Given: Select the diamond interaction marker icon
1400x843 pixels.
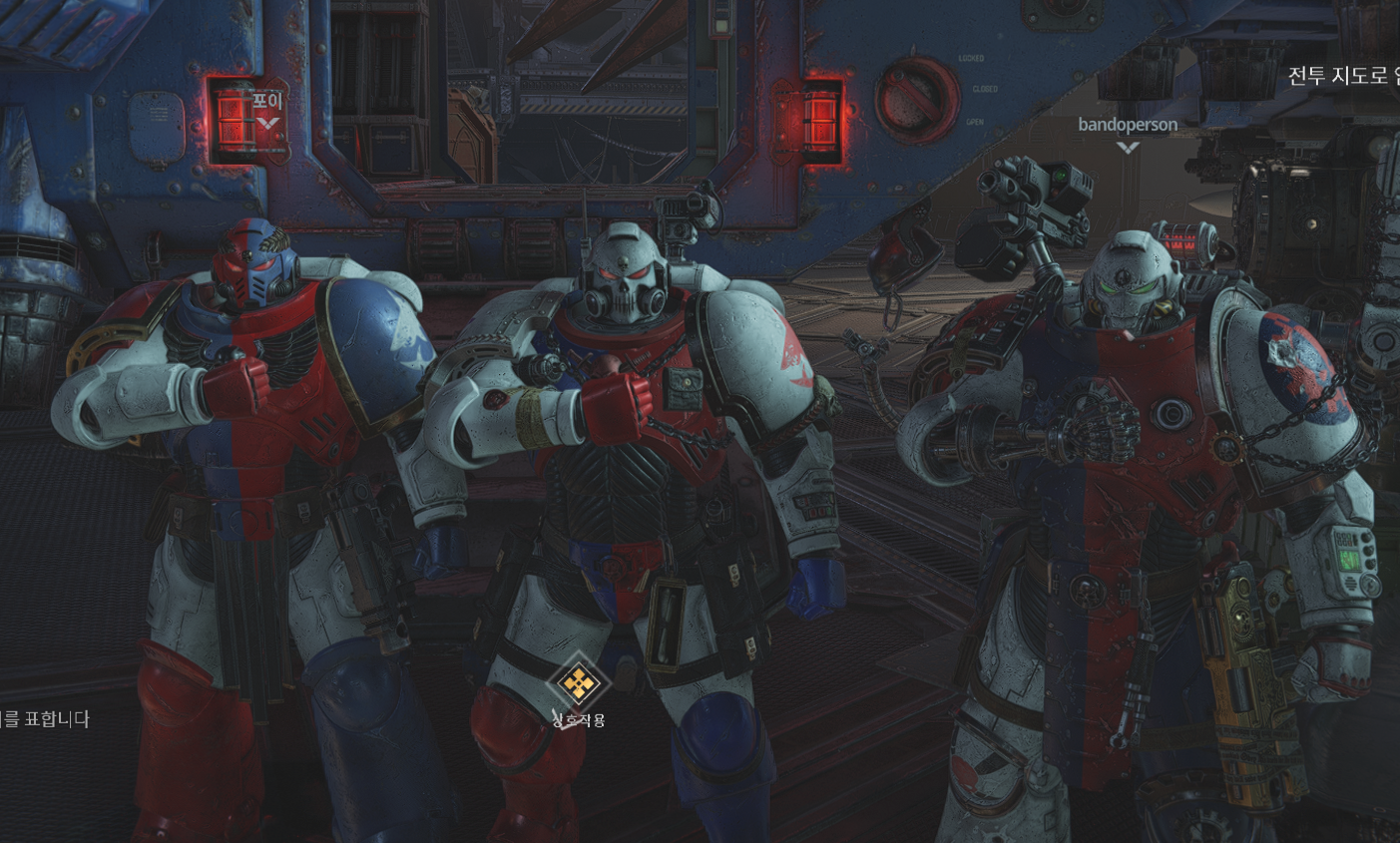Looking at the screenshot, I should (578, 683).
